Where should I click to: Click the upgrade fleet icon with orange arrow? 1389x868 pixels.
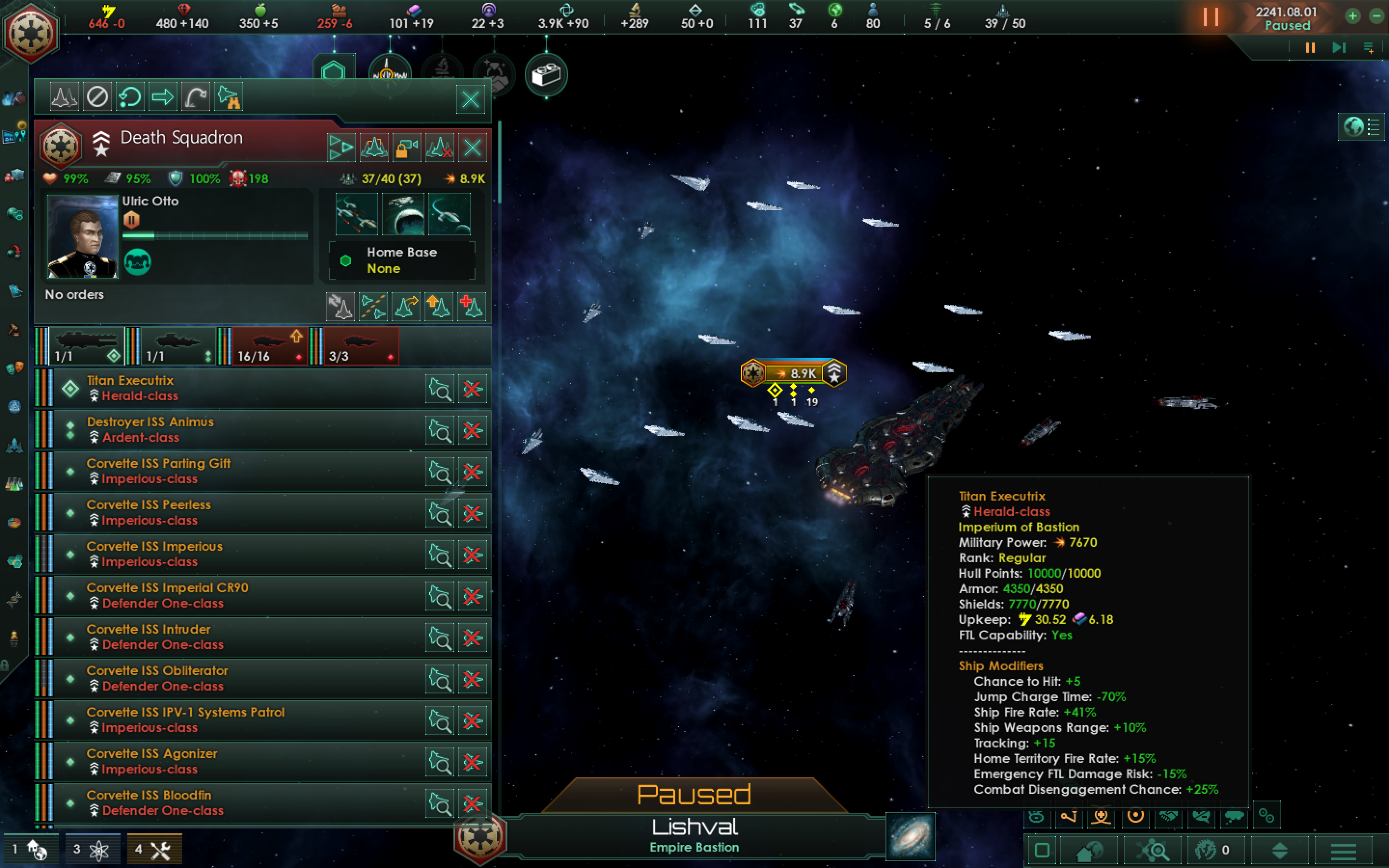pos(439,306)
